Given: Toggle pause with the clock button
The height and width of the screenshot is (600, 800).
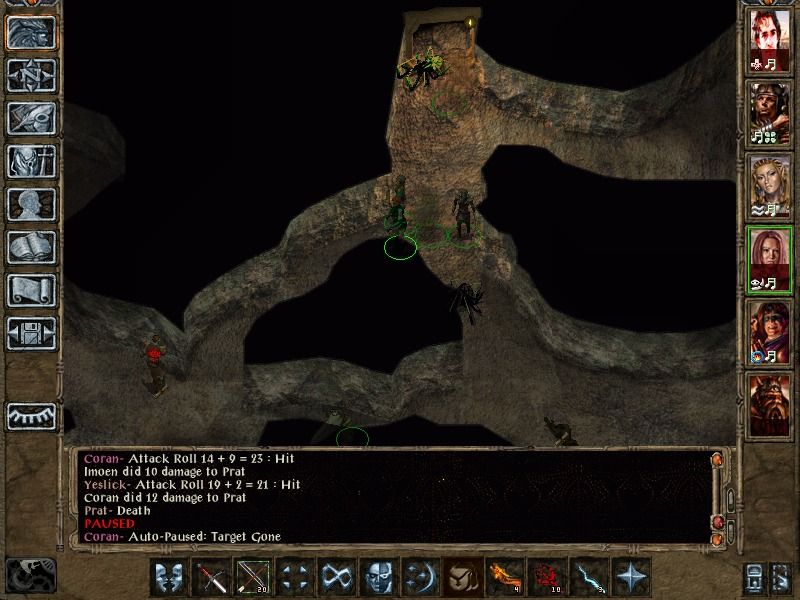Looking at the screenshot, I should click(x=29, y=573).
